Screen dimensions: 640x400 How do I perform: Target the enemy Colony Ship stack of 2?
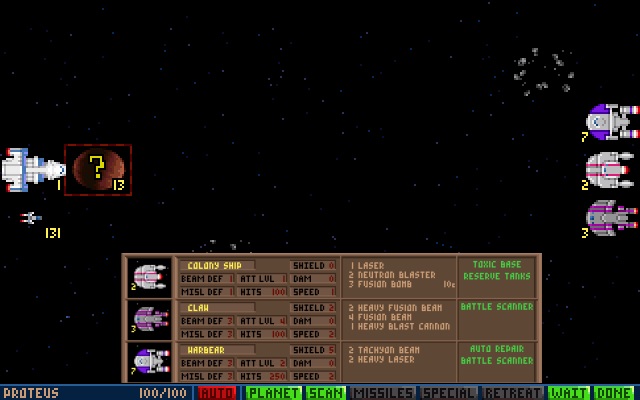coord(609,169)
